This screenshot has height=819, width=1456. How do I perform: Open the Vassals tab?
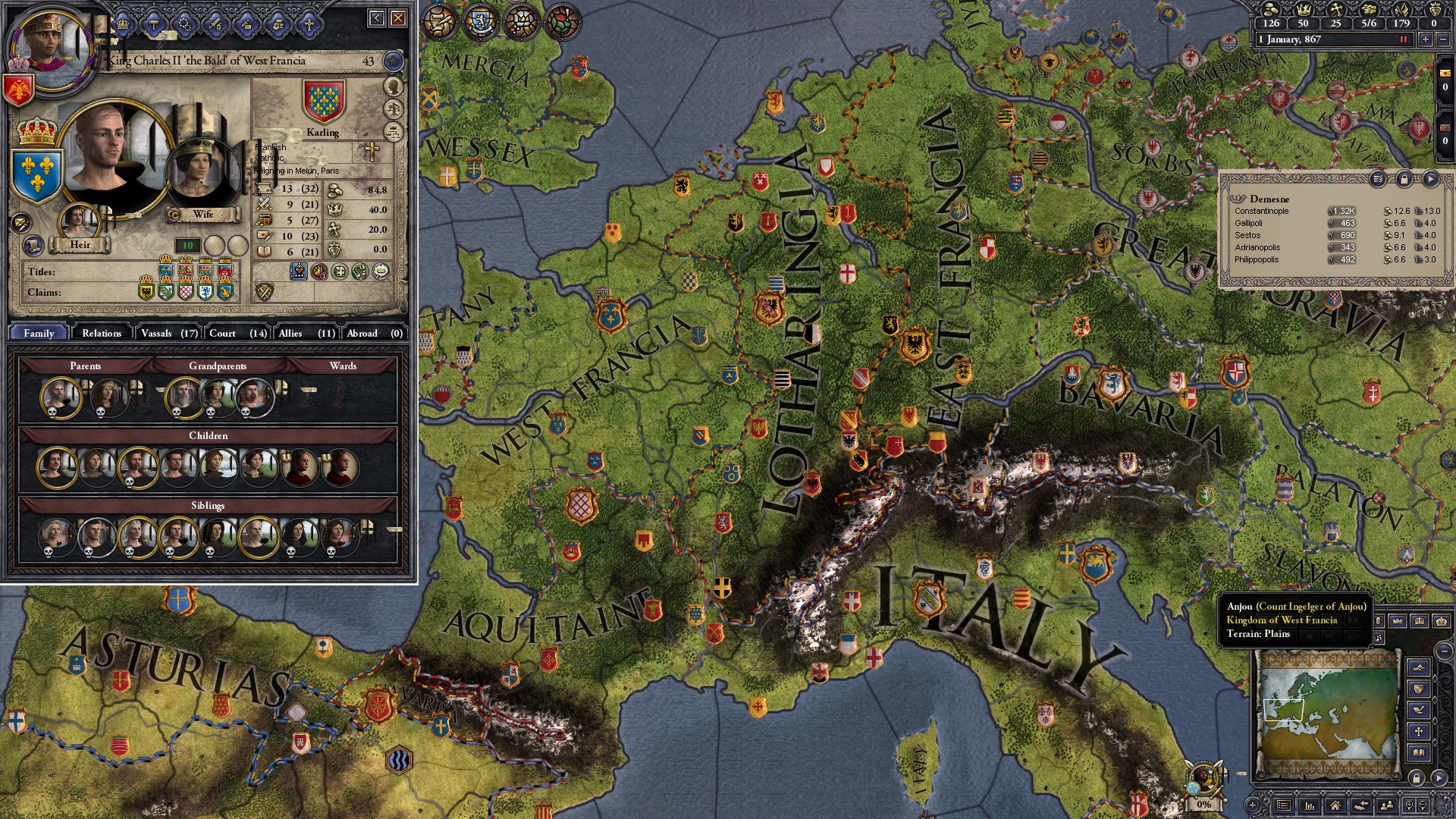[x=168, y=333]
